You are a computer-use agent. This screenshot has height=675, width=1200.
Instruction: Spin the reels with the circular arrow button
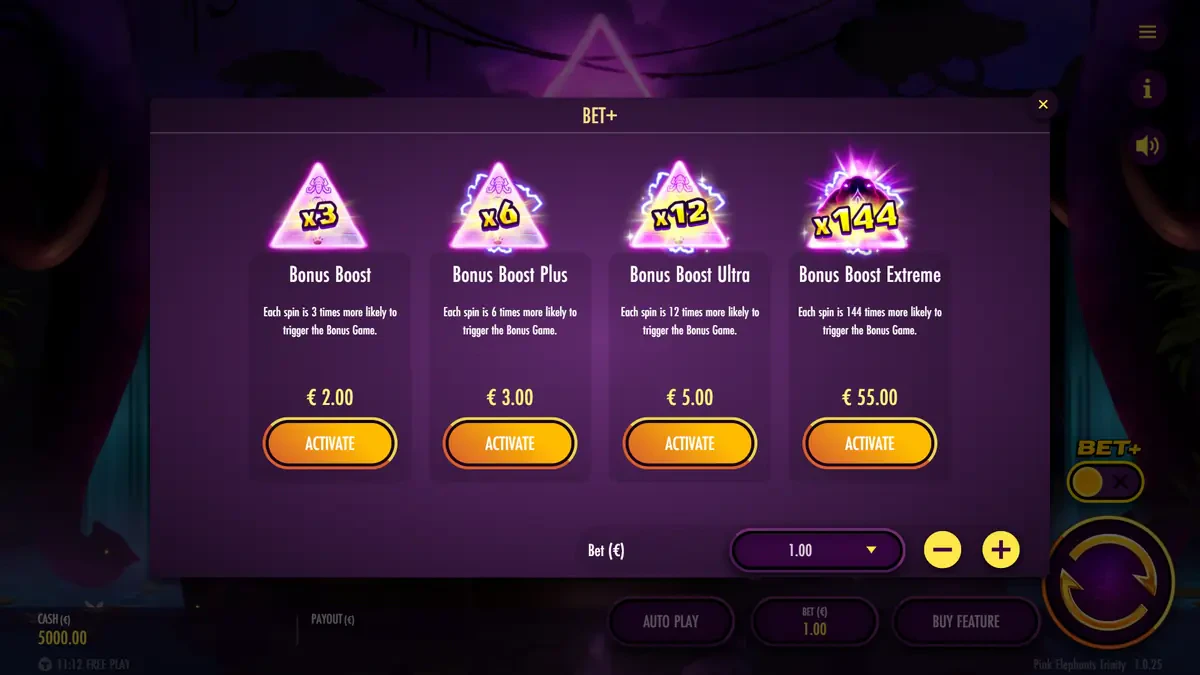click(x=1108, y=583)
